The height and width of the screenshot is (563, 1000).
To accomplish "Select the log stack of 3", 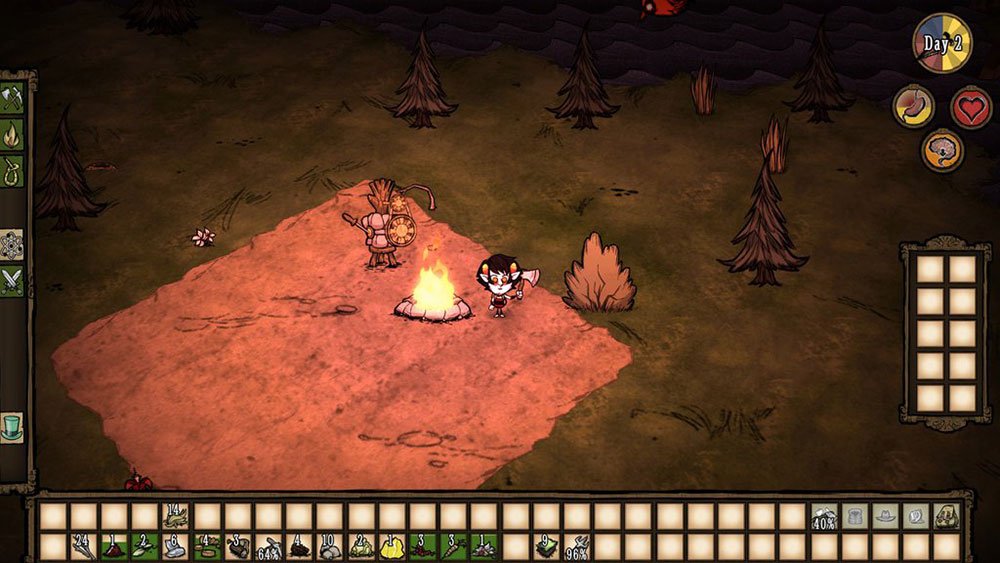I will (x=238, y=547).
